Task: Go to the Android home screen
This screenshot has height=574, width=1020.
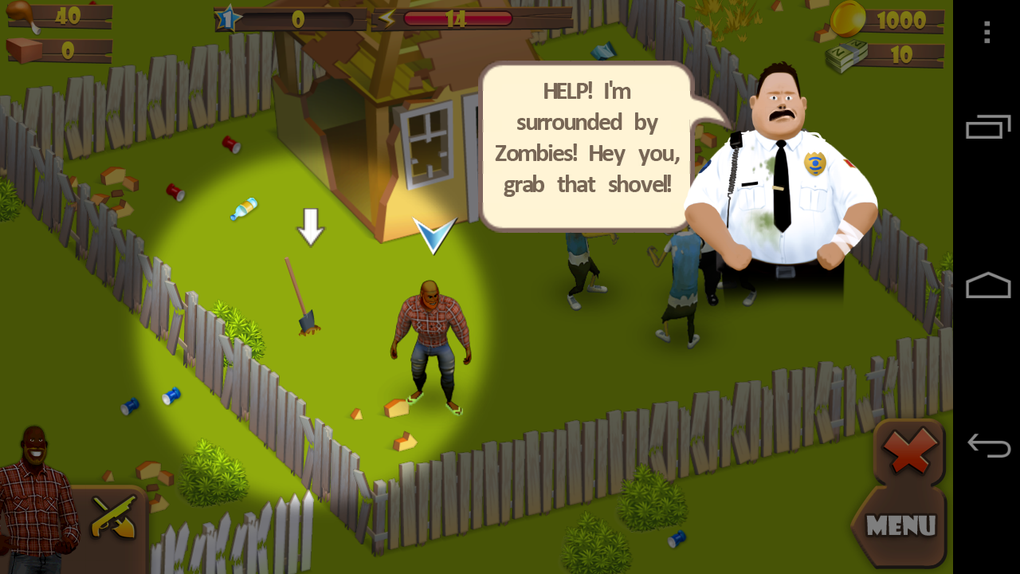Action: tap(988, 286)
